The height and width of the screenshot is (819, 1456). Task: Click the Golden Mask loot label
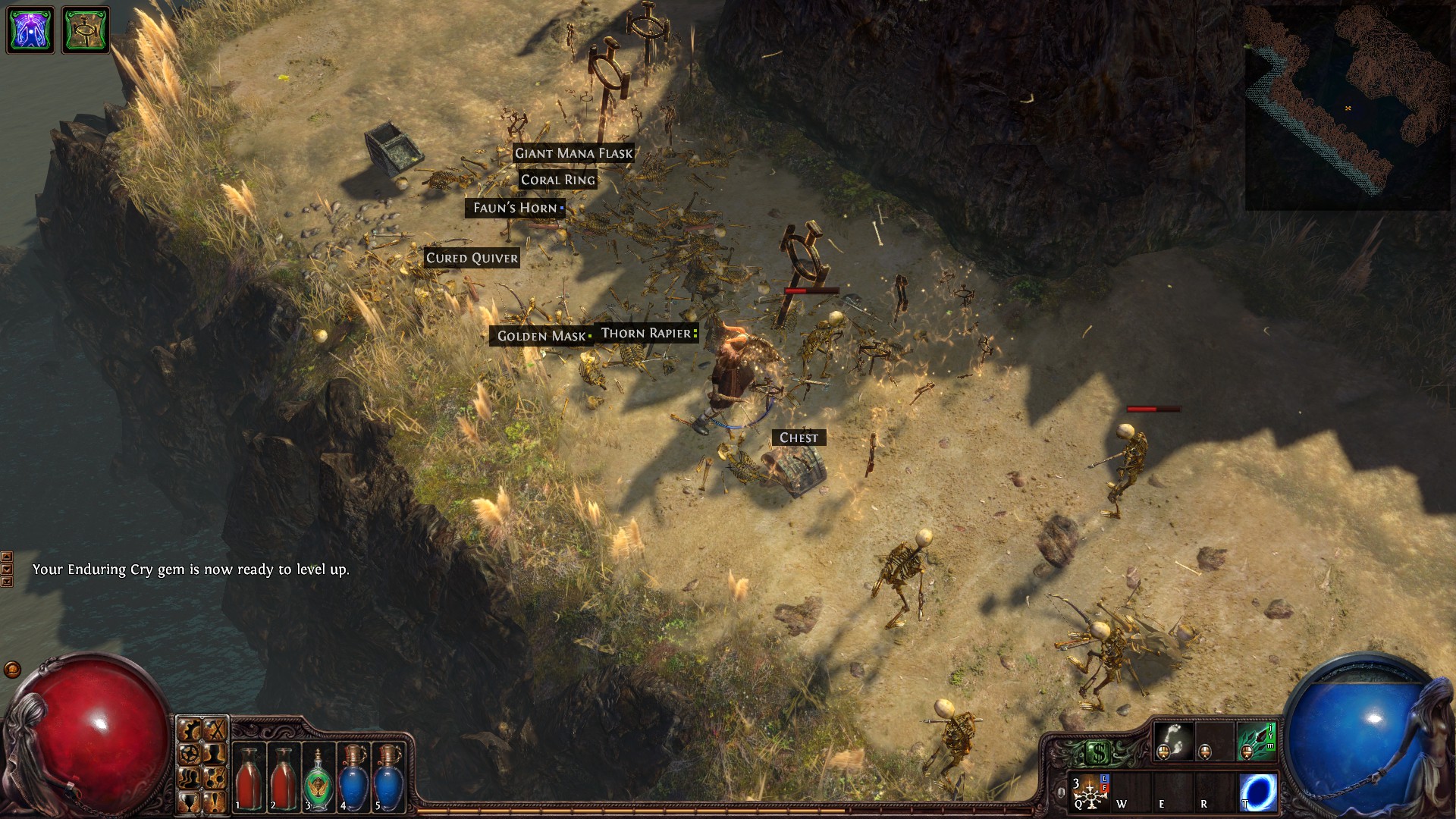pyautogui.click(x=541, y=336)
